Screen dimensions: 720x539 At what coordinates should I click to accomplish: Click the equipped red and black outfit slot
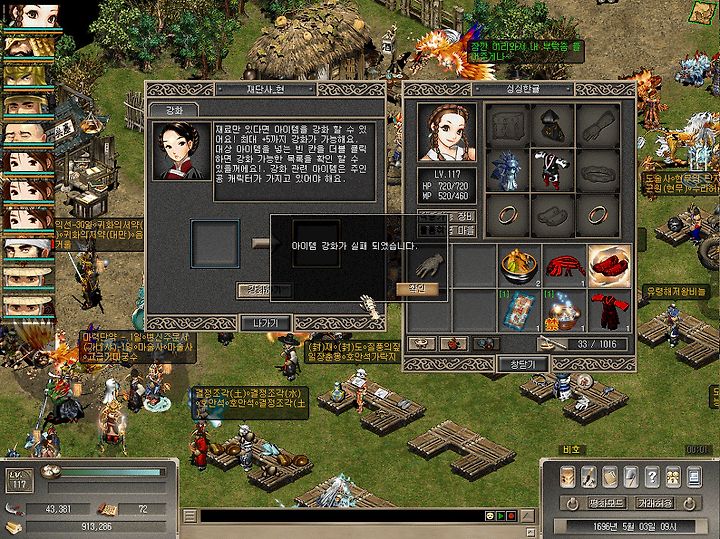[x=550, y=170]
